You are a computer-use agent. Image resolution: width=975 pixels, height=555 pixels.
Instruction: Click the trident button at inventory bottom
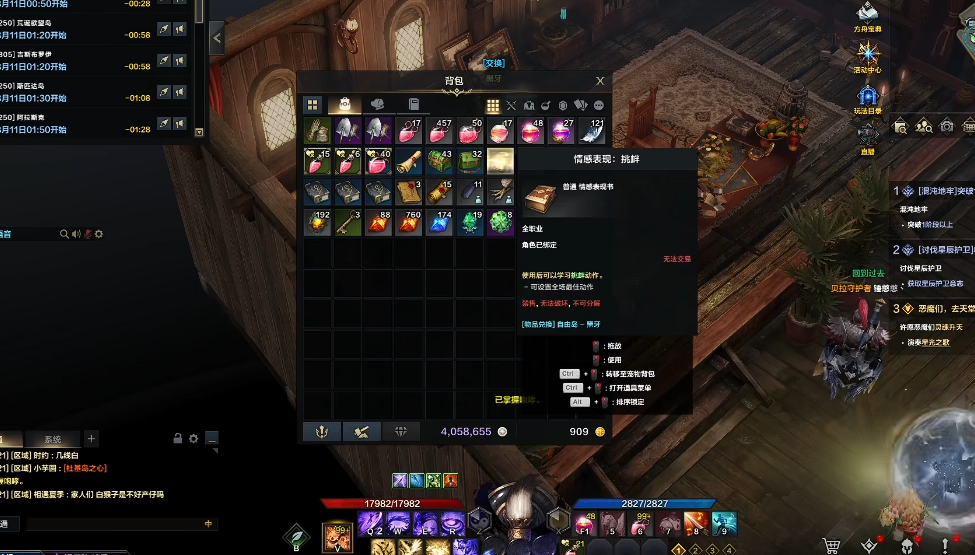[321, 431]
